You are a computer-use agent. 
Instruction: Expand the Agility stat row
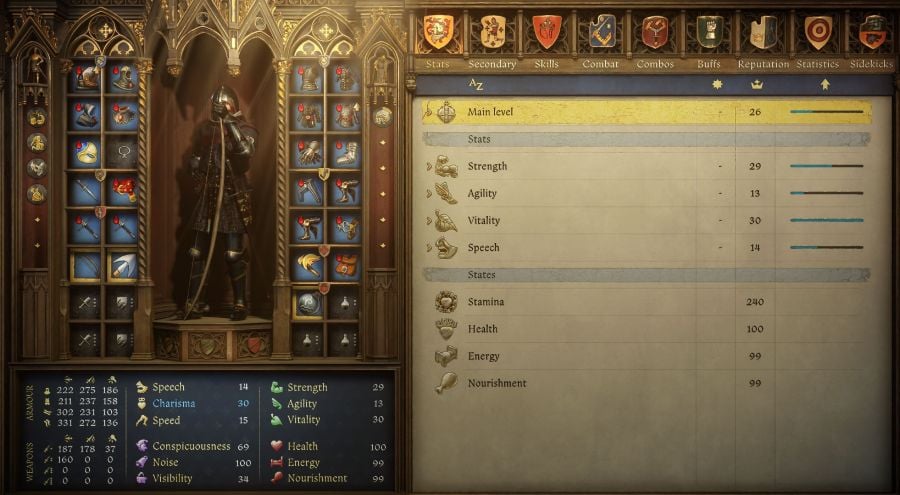(x=430, y=193)
